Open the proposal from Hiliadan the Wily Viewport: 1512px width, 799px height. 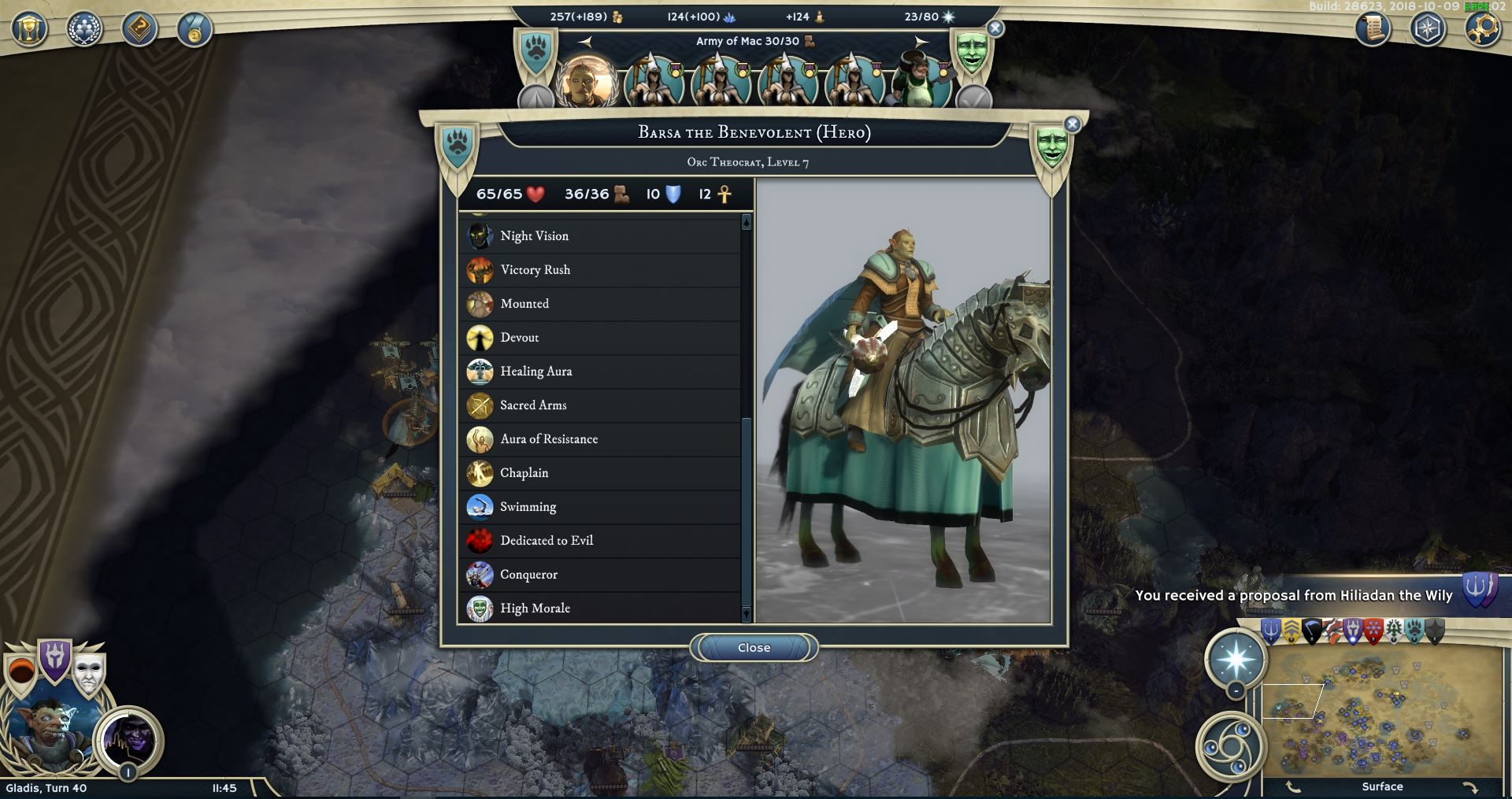click(x=1293, y=596)
